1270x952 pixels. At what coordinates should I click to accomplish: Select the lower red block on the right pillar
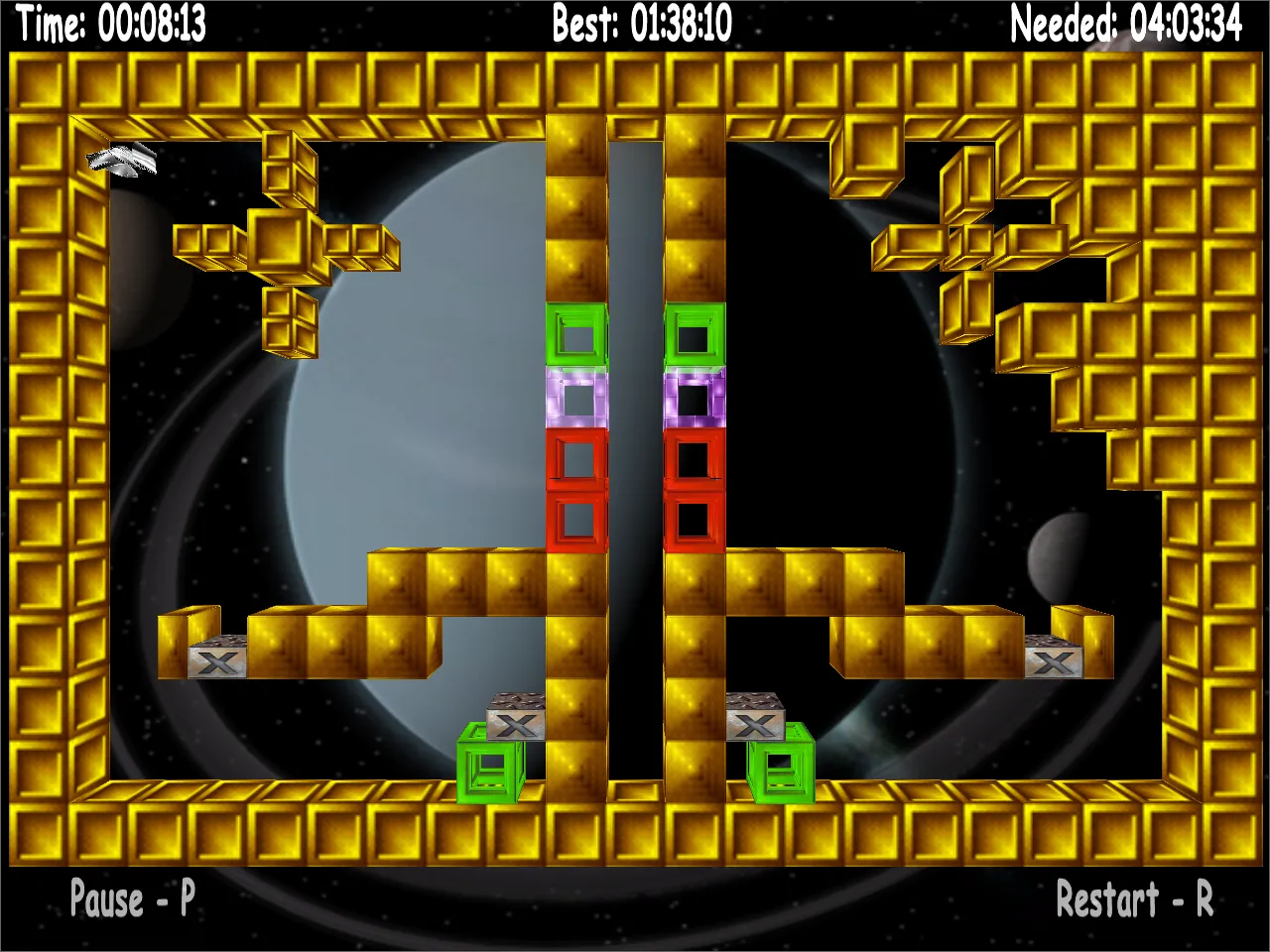pyautogui.click(x=695, y=518)
